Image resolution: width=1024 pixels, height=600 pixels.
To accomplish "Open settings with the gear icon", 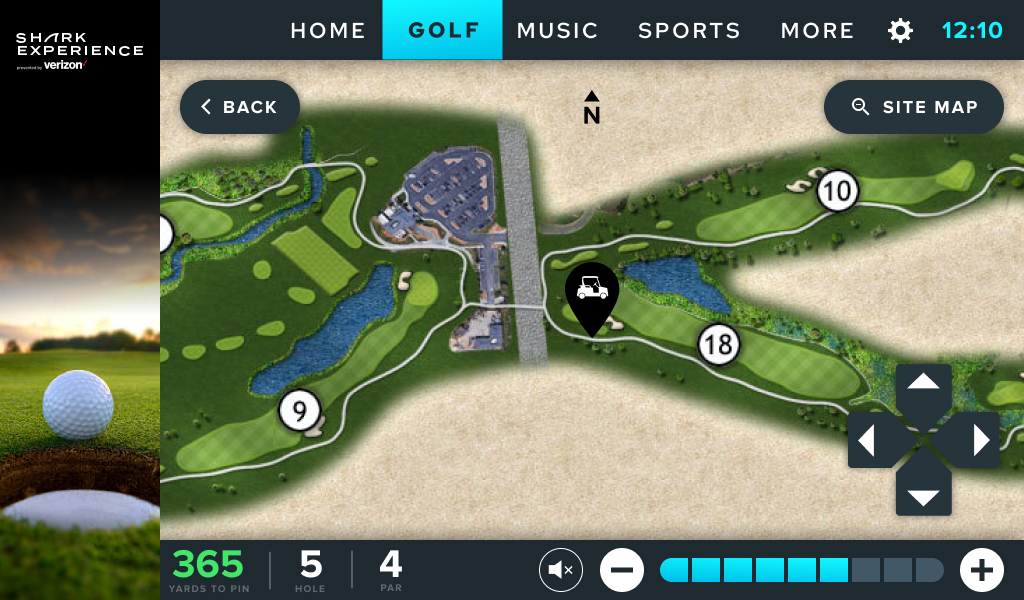I will click(900, 31).
